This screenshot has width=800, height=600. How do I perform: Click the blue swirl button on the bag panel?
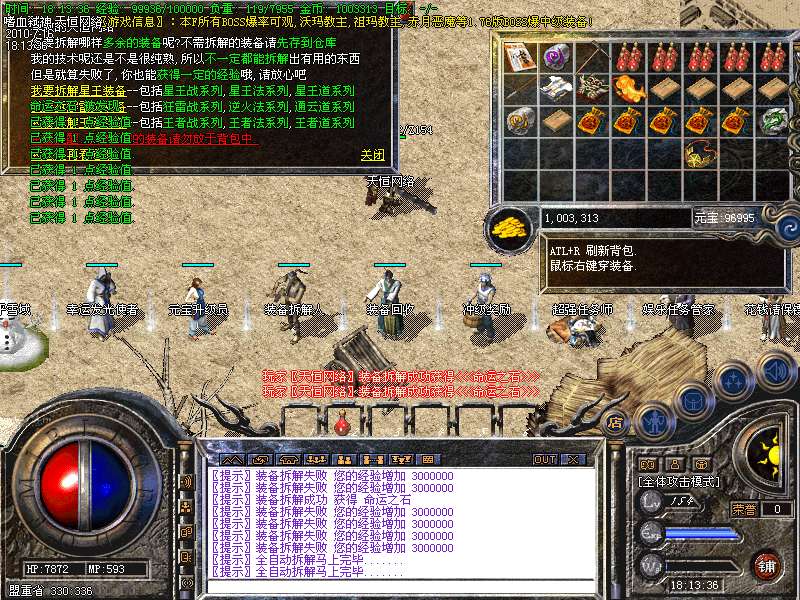point(786,226)
